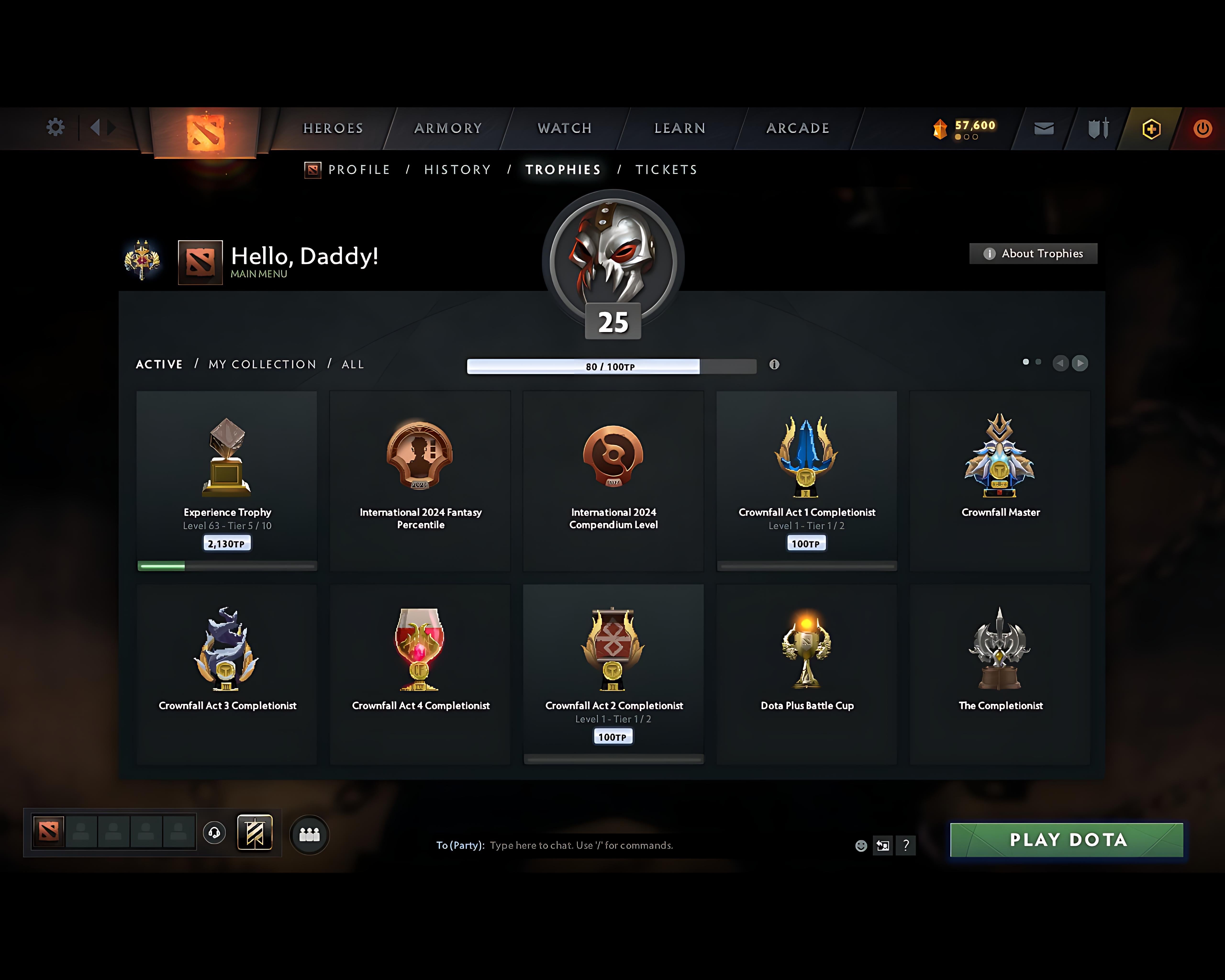
Task: Toggle the chat channel switch icon
Action: 882,845
